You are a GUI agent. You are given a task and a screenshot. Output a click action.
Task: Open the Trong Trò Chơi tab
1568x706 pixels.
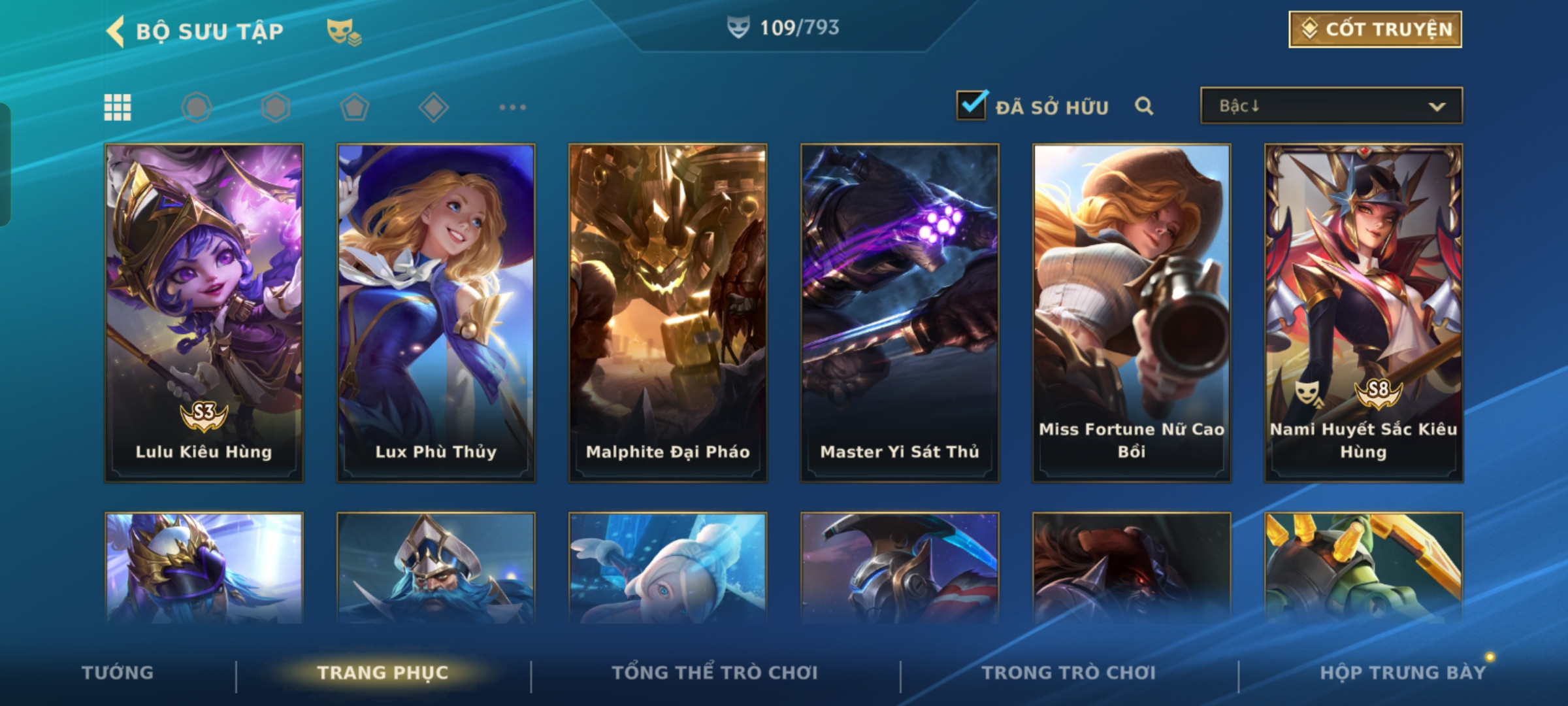click(1068, 673)
